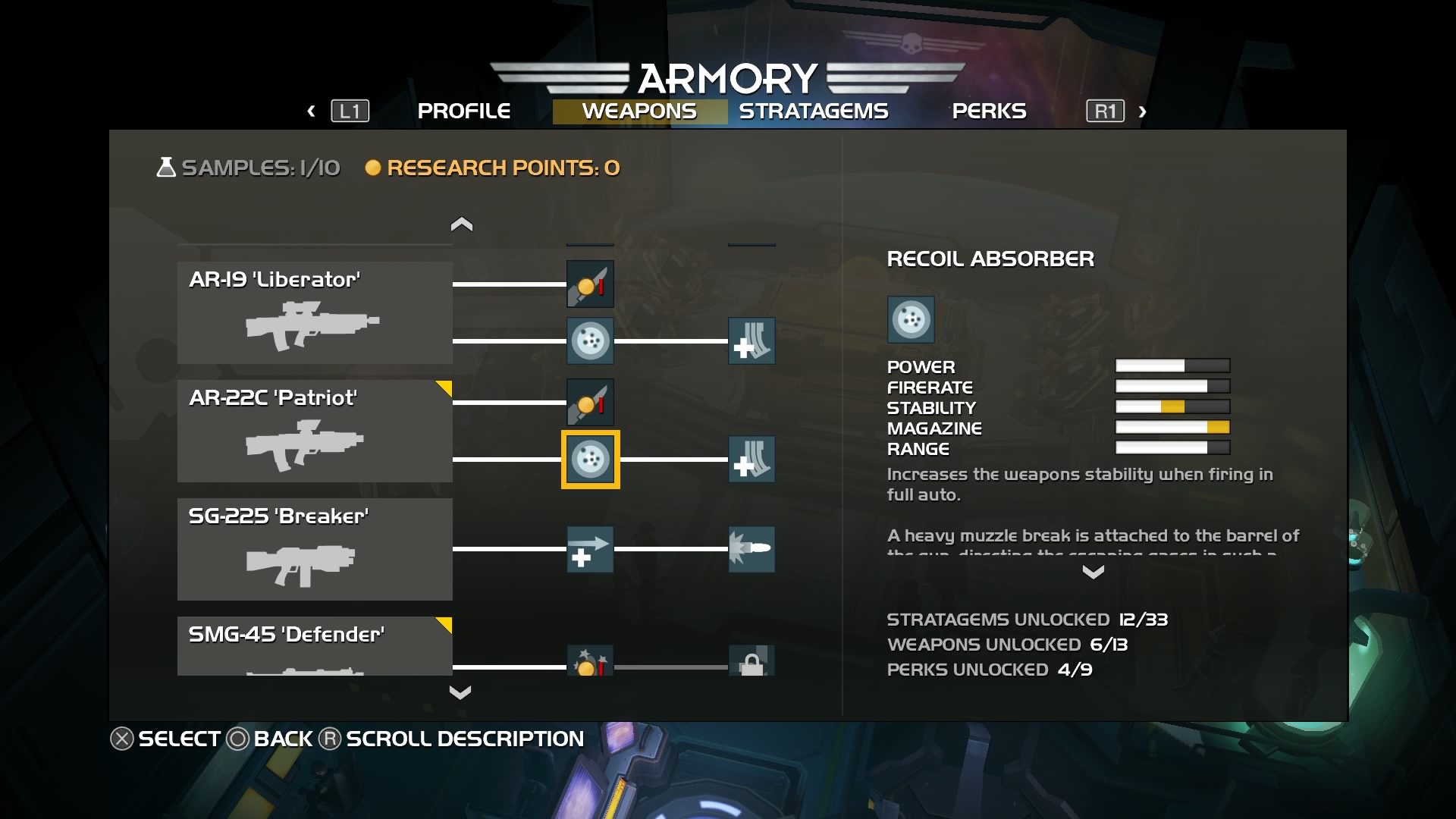Switch to the Stratagems tab

813,111
